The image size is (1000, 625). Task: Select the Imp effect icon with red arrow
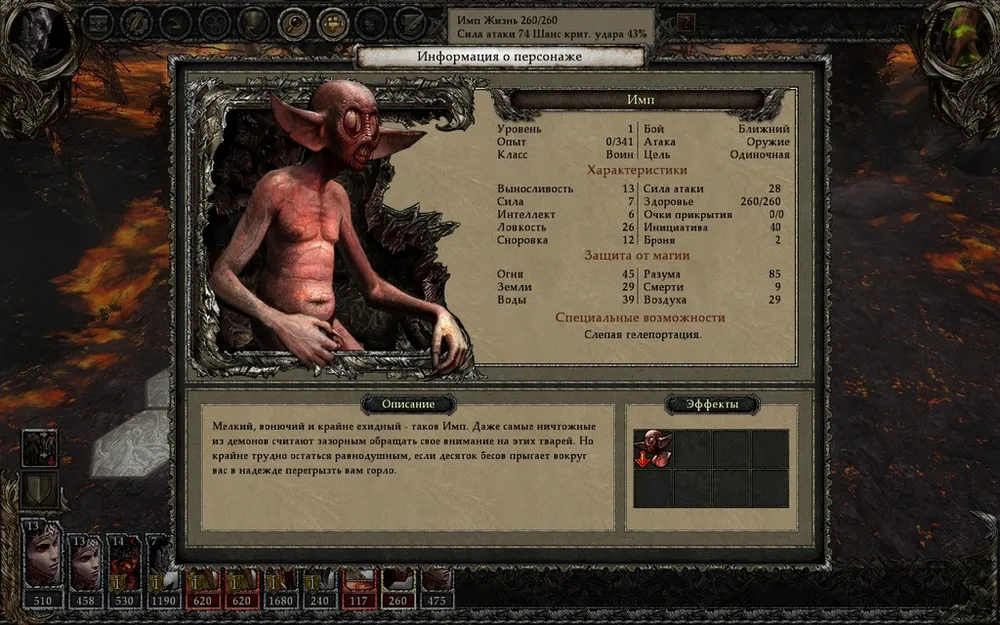coord(653,449)
